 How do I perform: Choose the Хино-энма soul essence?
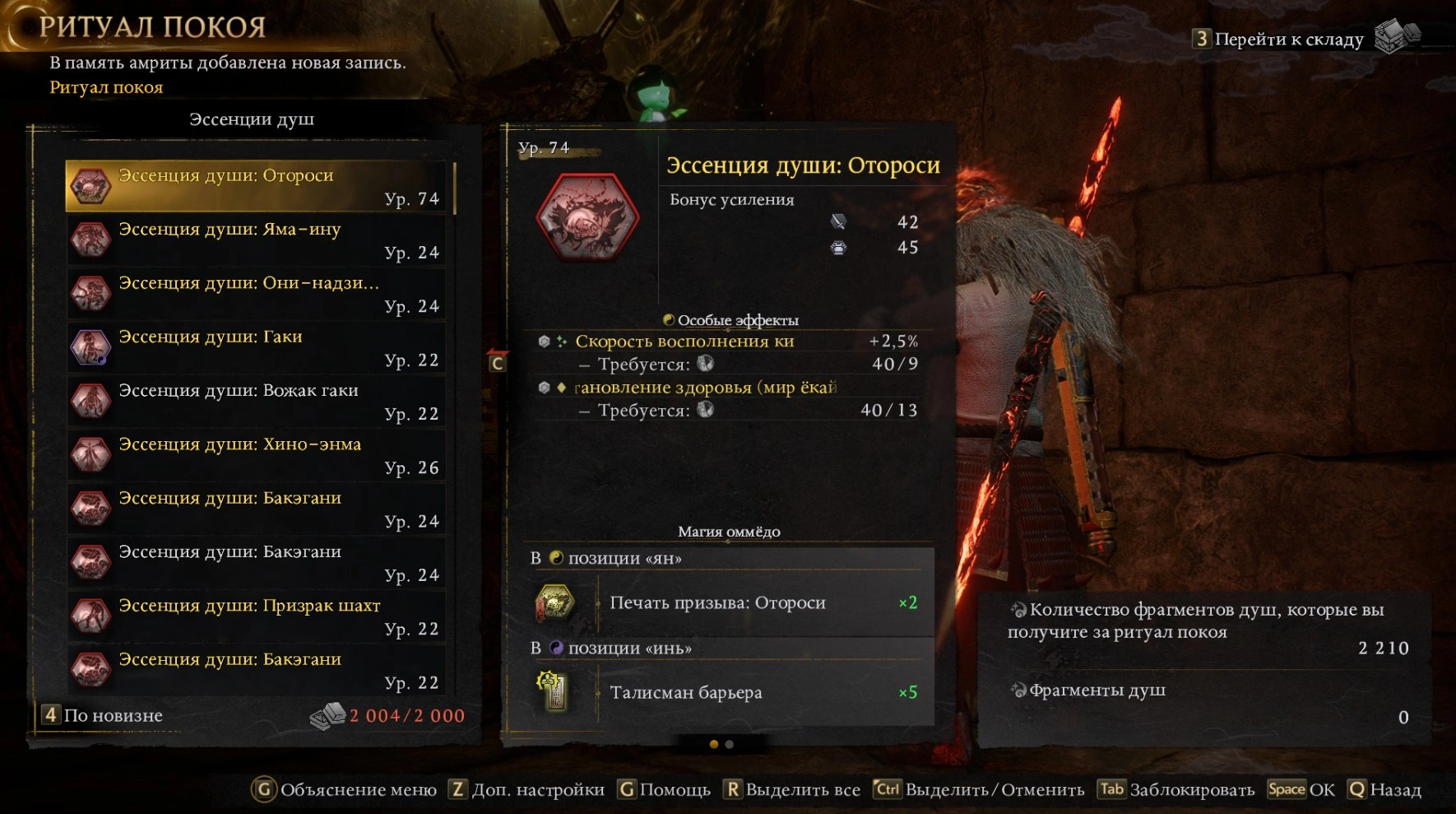(257, 455)
